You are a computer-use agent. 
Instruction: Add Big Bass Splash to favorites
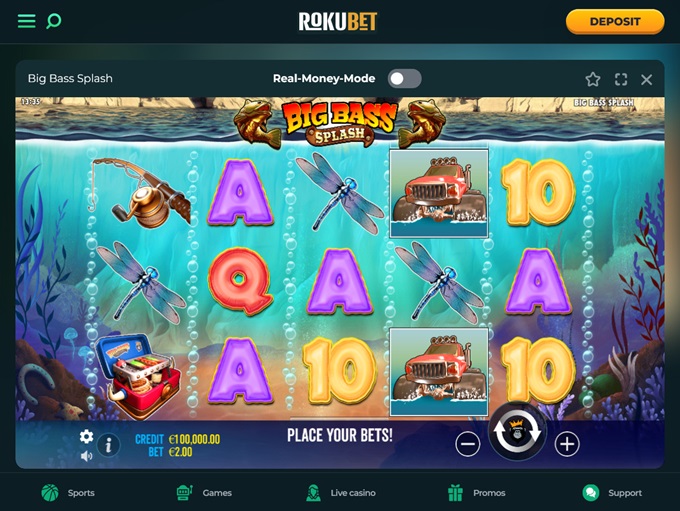tap(593, 79)
